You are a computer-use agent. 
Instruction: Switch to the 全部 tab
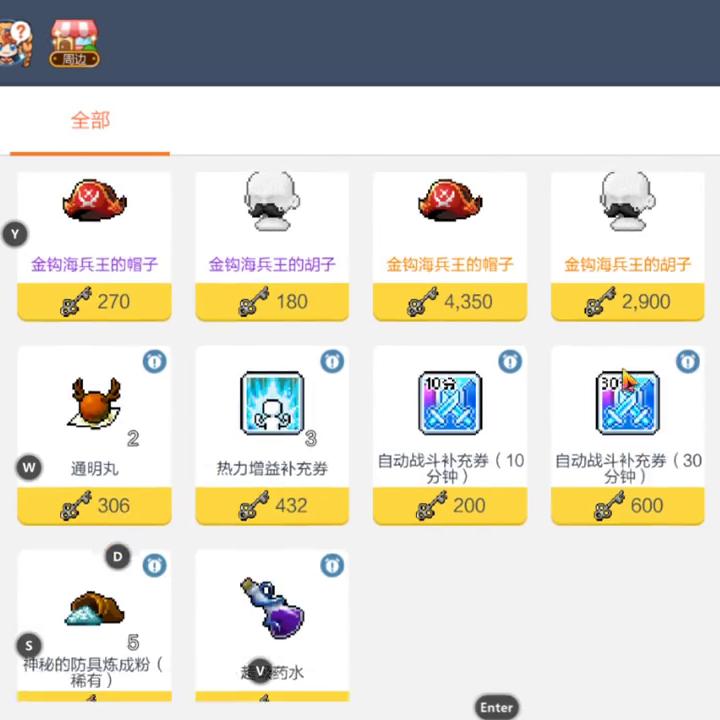(90, 121)
